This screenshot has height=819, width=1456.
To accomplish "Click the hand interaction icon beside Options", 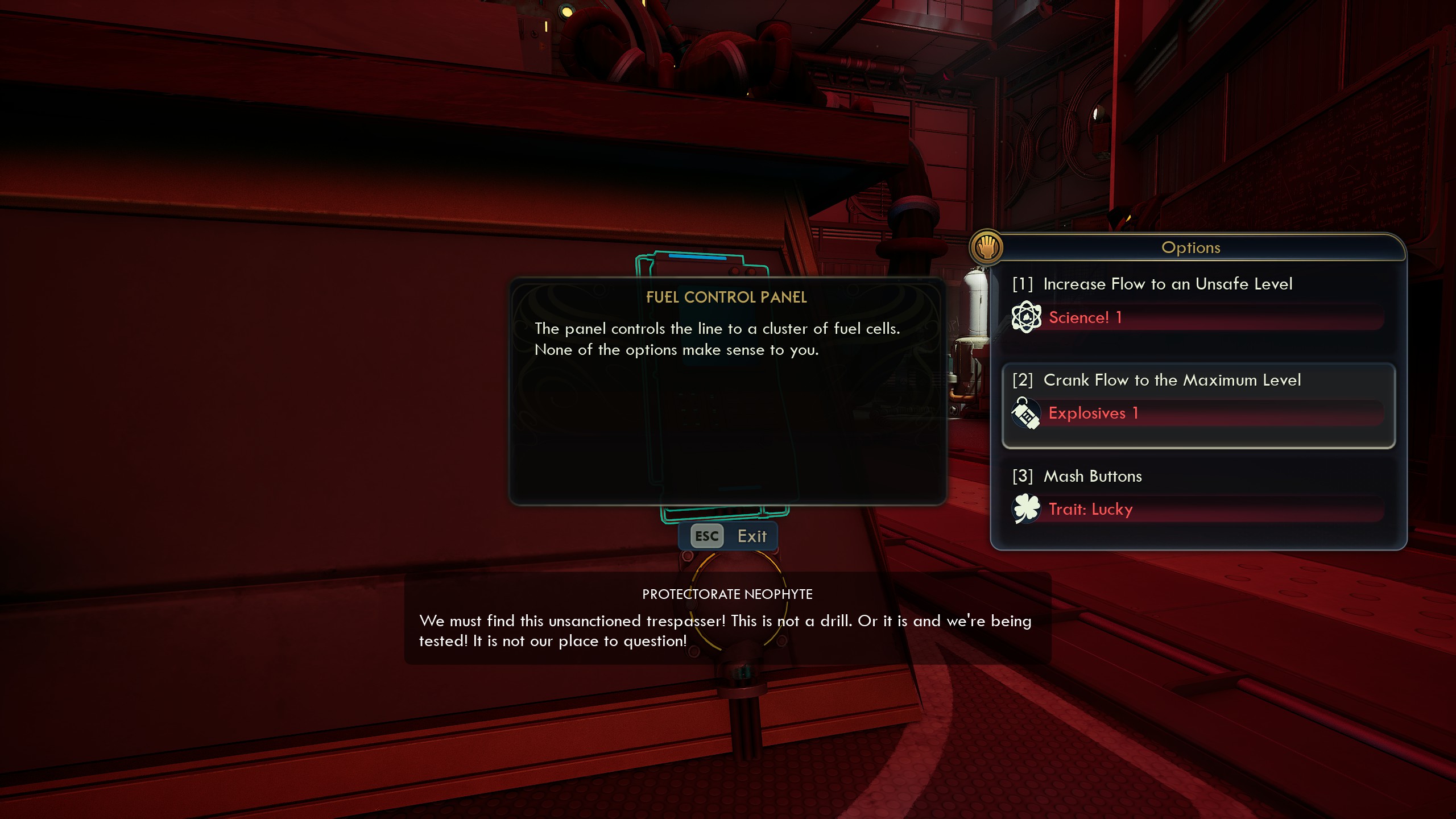I will click(x=986, y=248).
